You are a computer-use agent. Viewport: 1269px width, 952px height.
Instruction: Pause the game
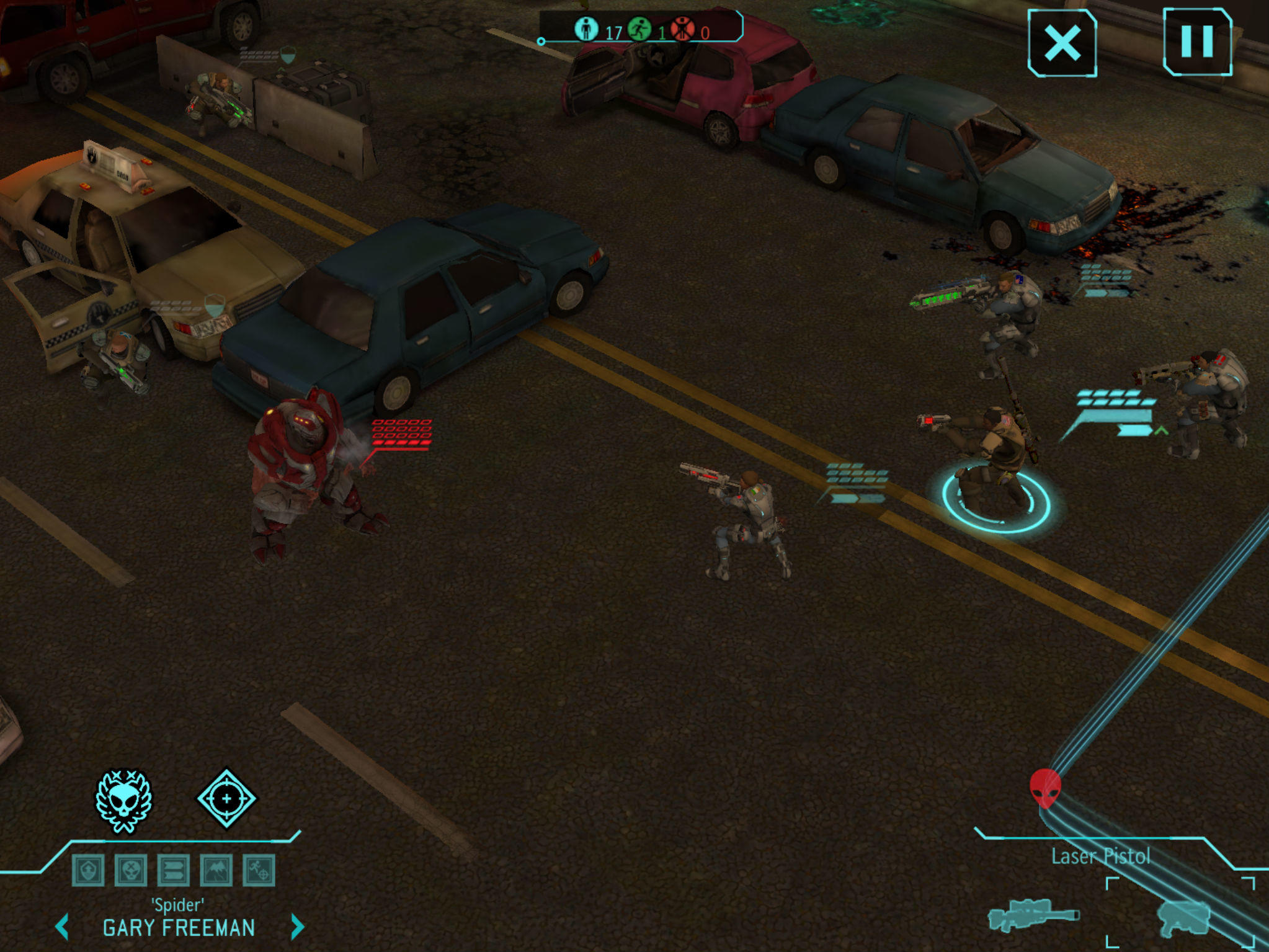(x=1196, y=42)
